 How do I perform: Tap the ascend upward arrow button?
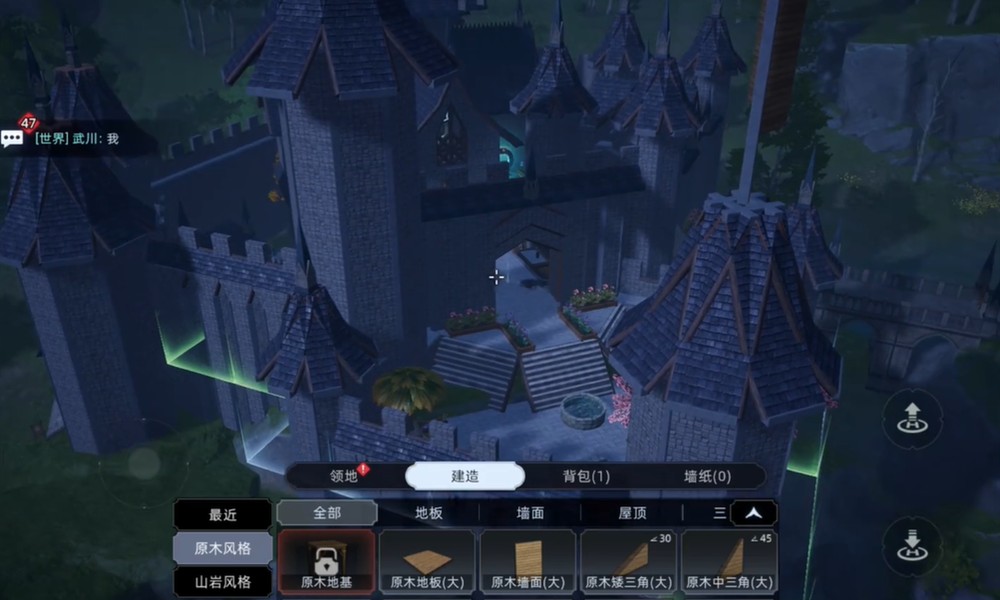911,418
